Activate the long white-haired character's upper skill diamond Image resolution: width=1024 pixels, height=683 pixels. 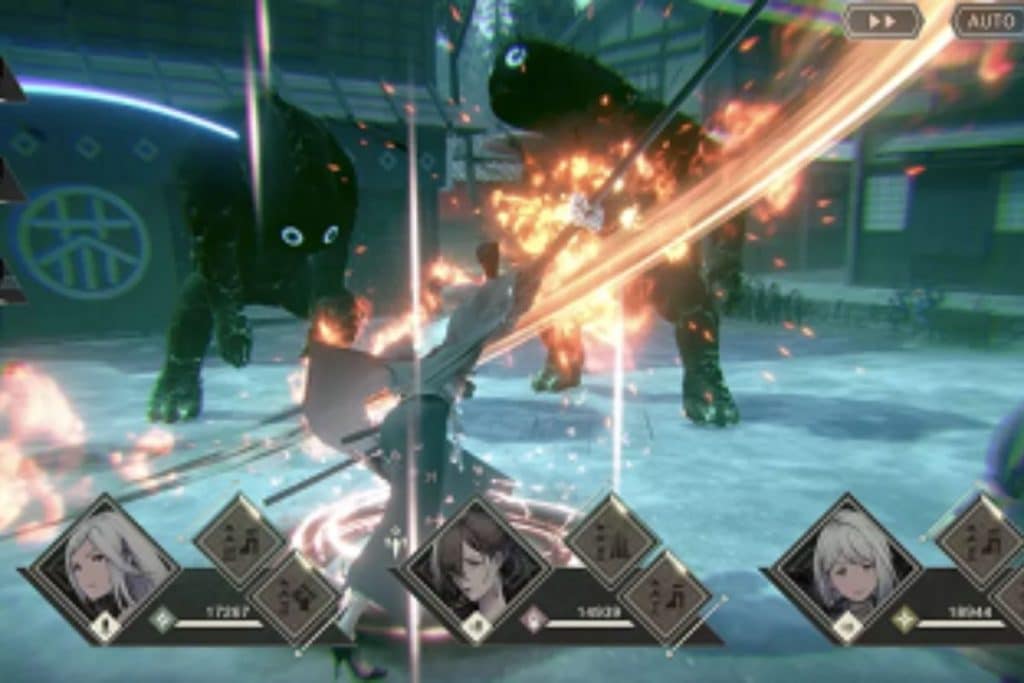point(240,541)
